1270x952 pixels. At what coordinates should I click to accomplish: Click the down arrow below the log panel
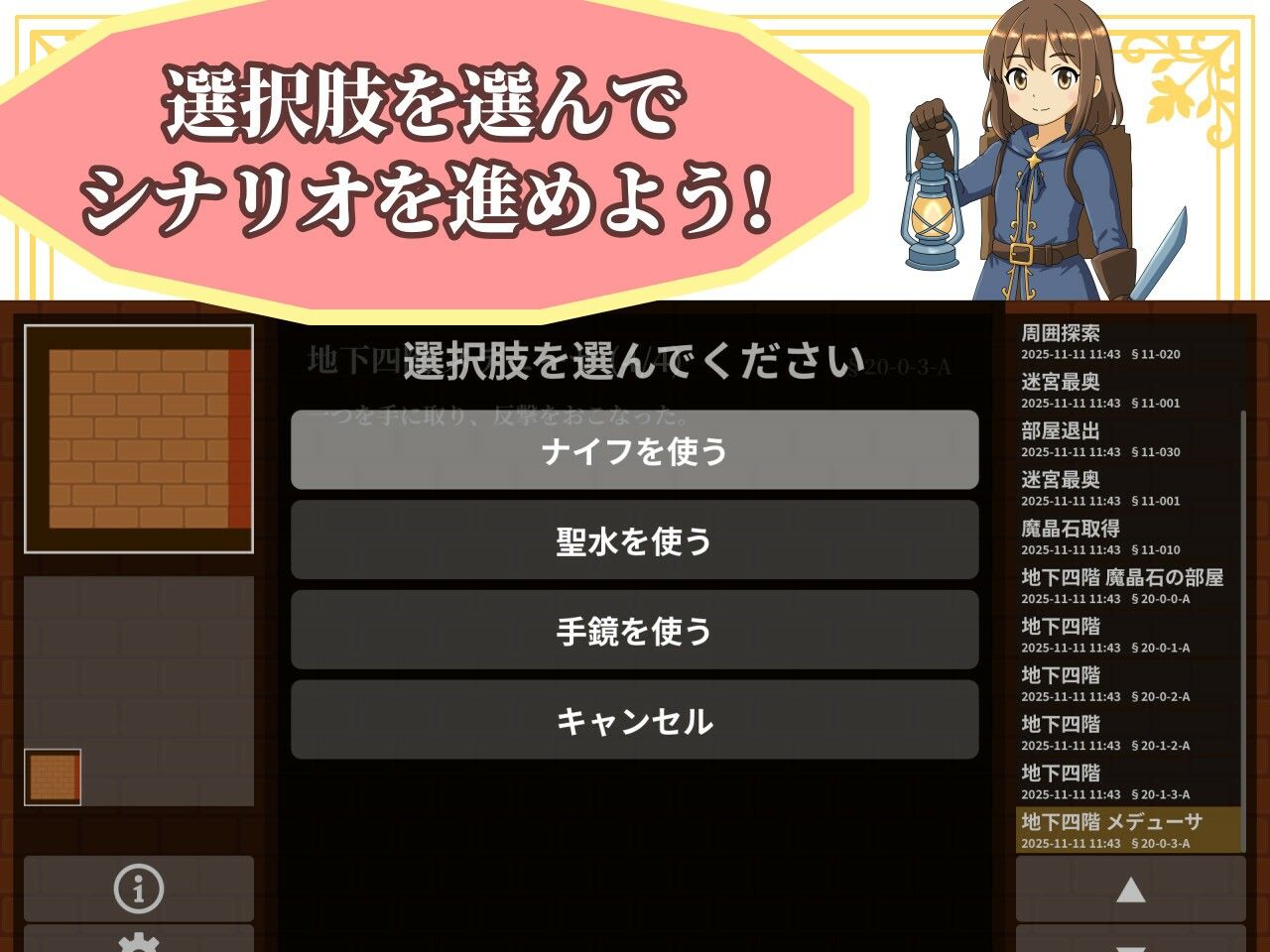[x=1131, y=944]
